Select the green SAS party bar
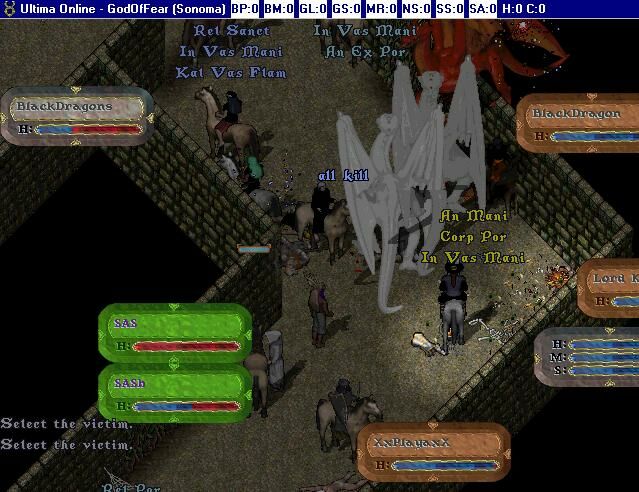Image resolution: width=639 pixels, height=492 pixels. point(174,333)
